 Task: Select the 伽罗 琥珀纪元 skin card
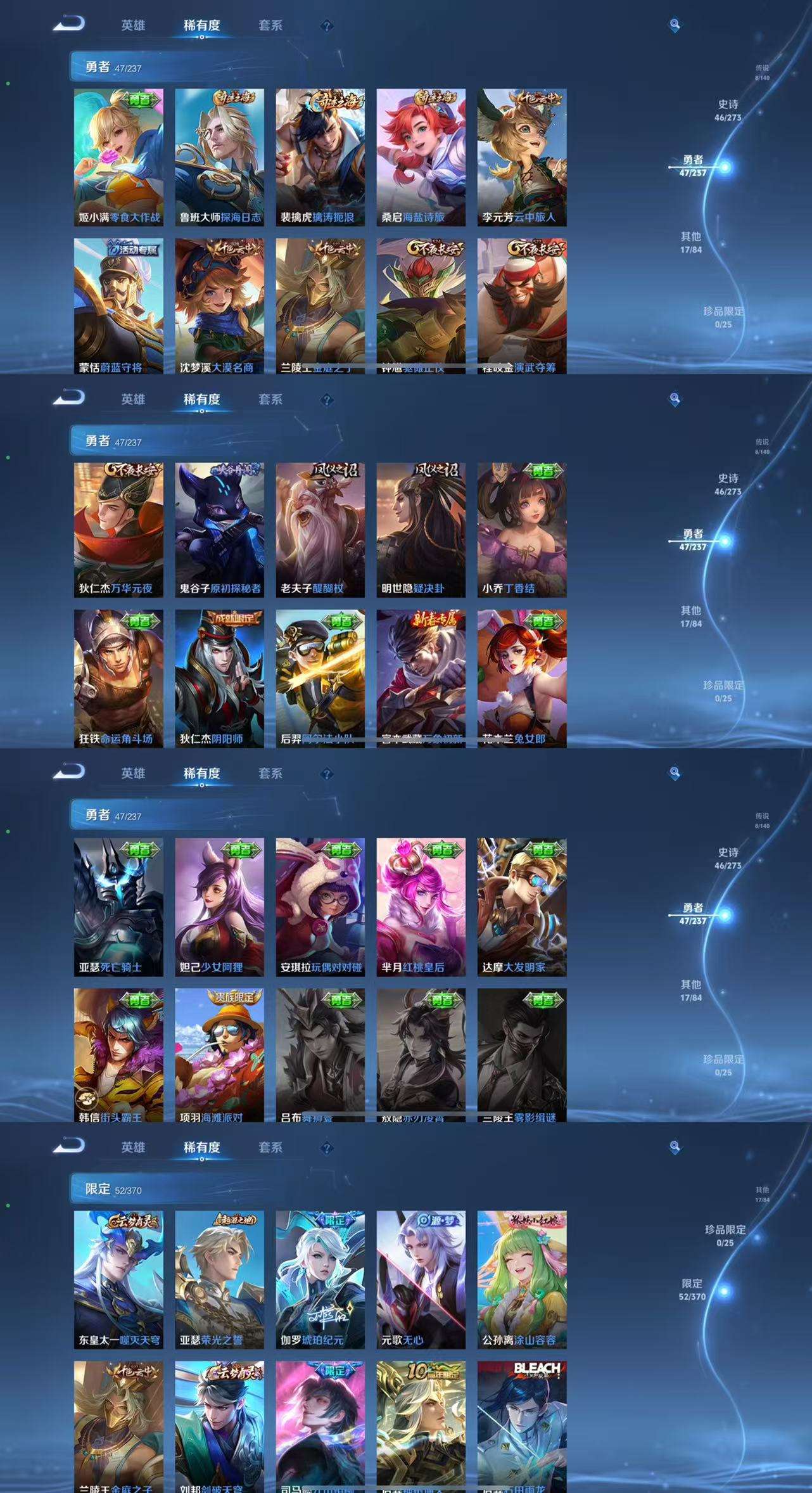(320, 1280)
